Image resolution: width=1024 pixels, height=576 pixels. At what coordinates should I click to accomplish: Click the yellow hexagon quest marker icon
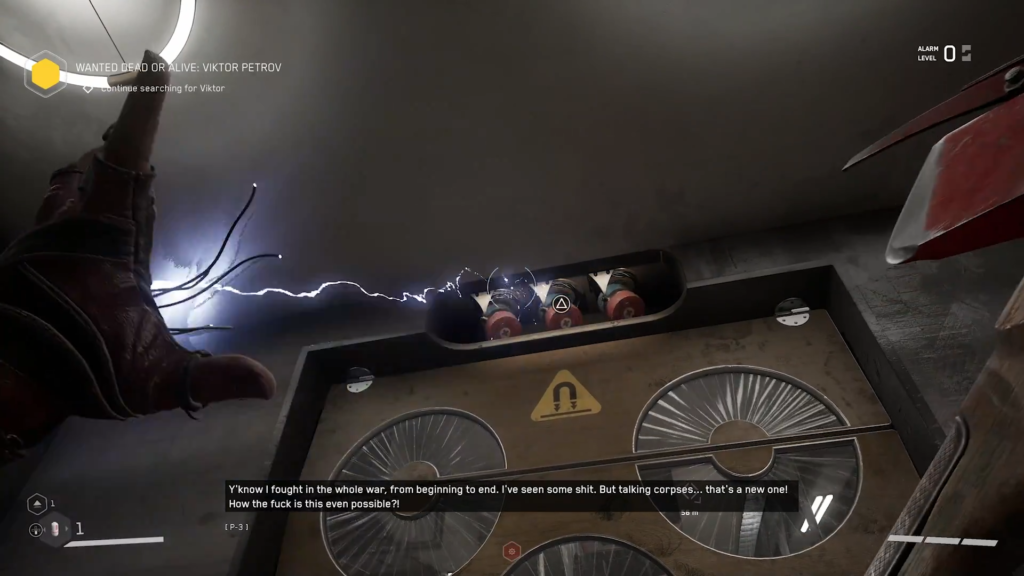tap(46, 74)
